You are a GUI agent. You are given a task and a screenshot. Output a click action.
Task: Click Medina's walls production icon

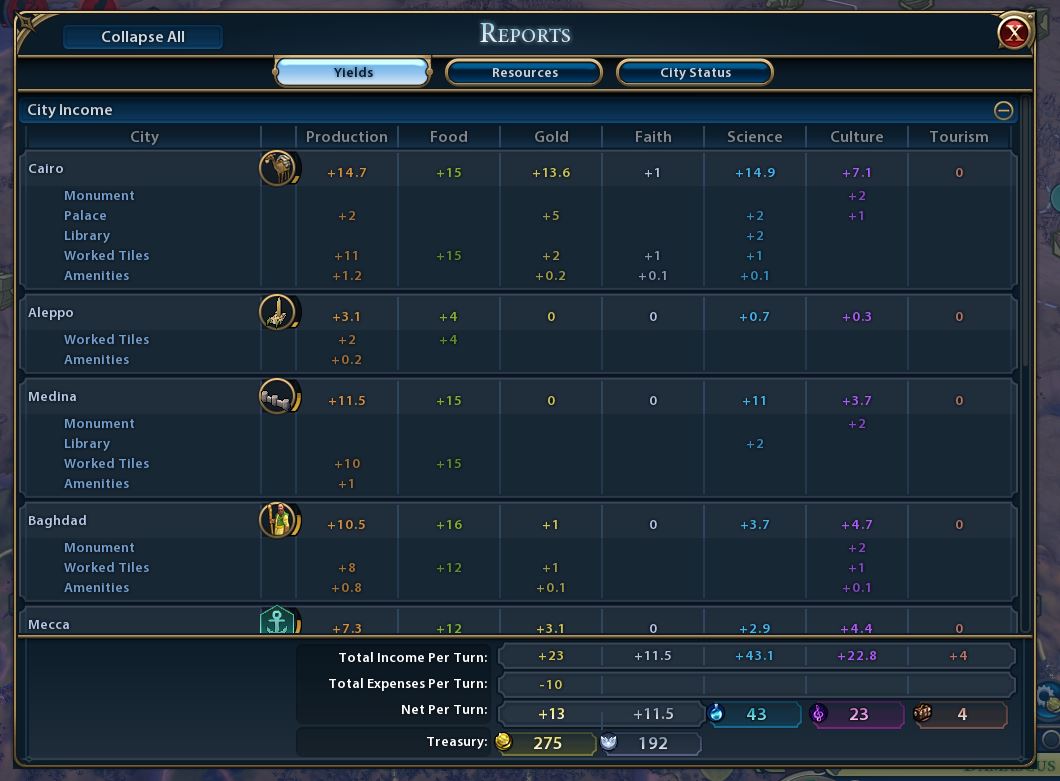click(278, 398)
